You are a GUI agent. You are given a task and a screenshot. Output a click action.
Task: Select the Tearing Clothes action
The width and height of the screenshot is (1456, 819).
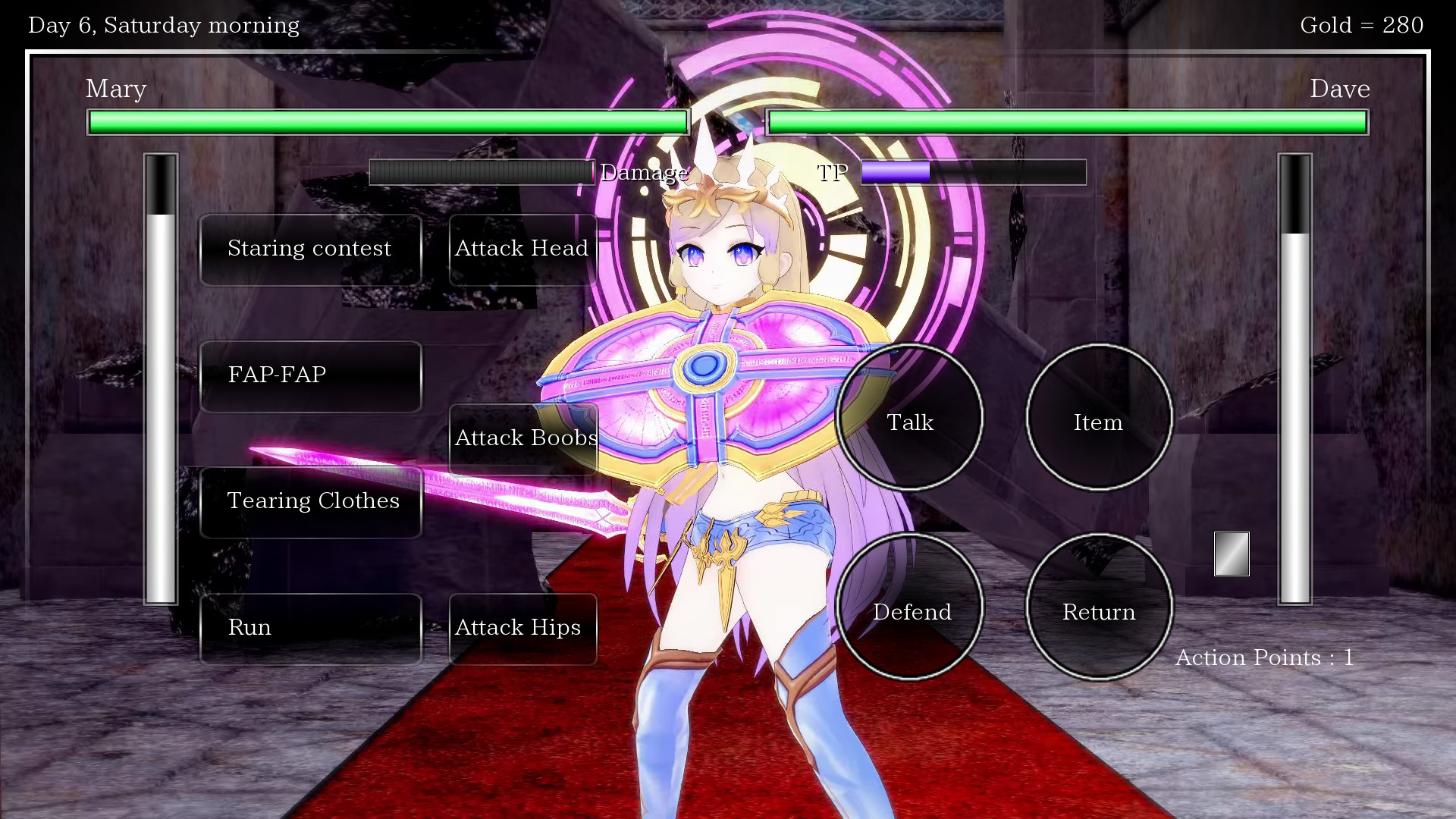point(310,502)
